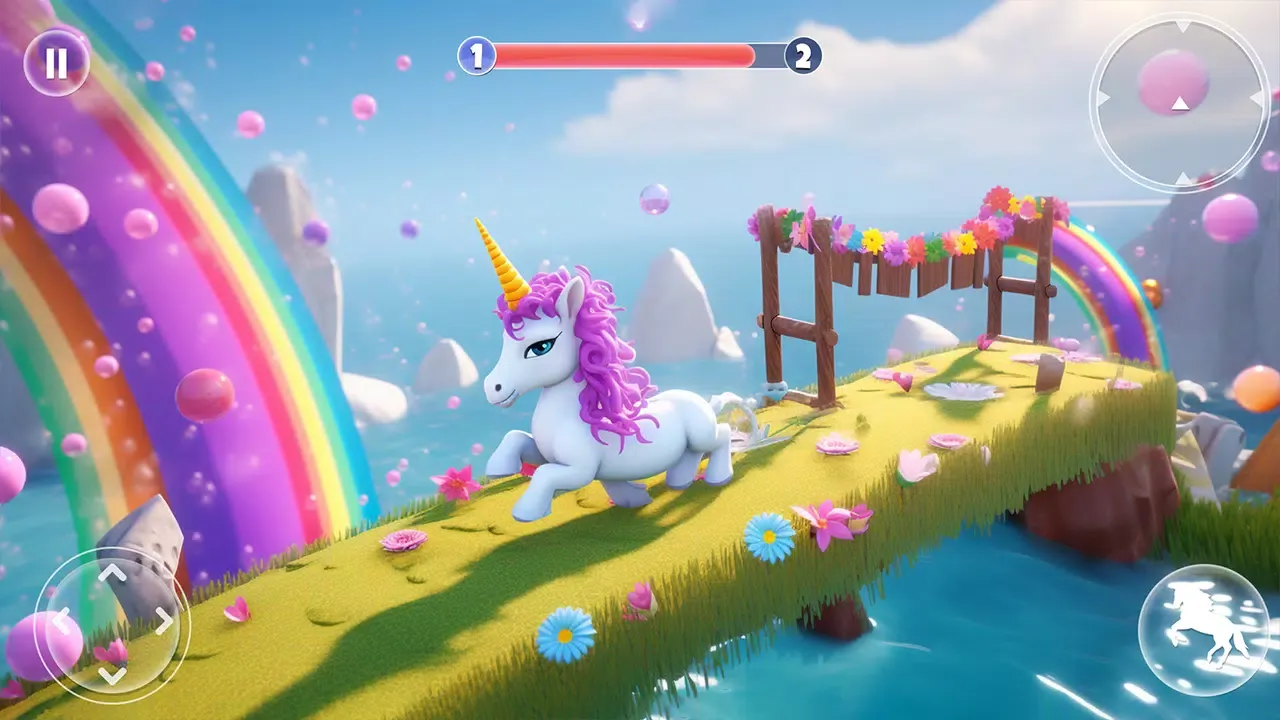Select the level 2 badge

pyautogui.click(x=801, y=55)
